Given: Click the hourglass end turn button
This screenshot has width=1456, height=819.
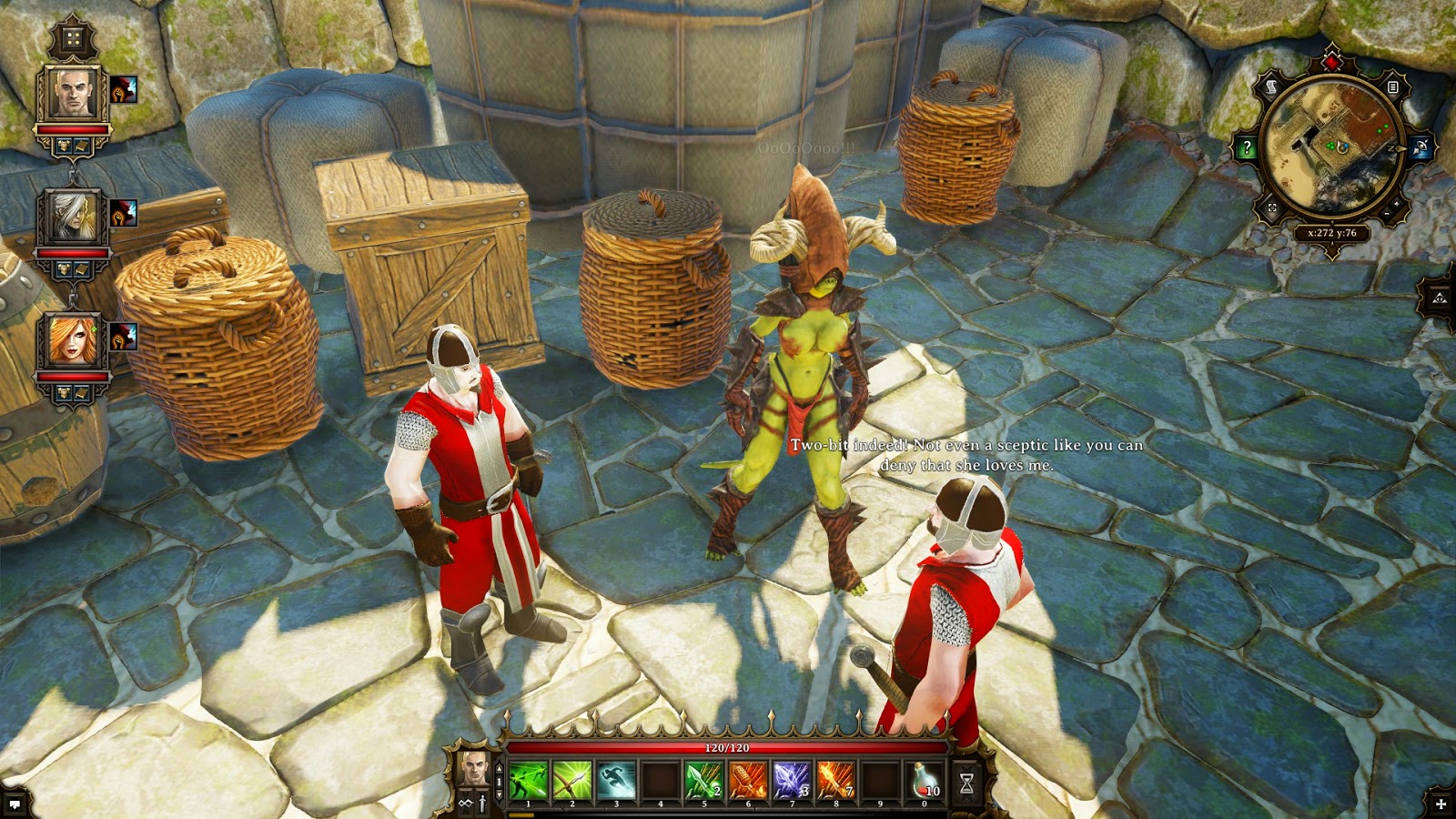Looking at the screenshot, I should click(x=966, y=783).
